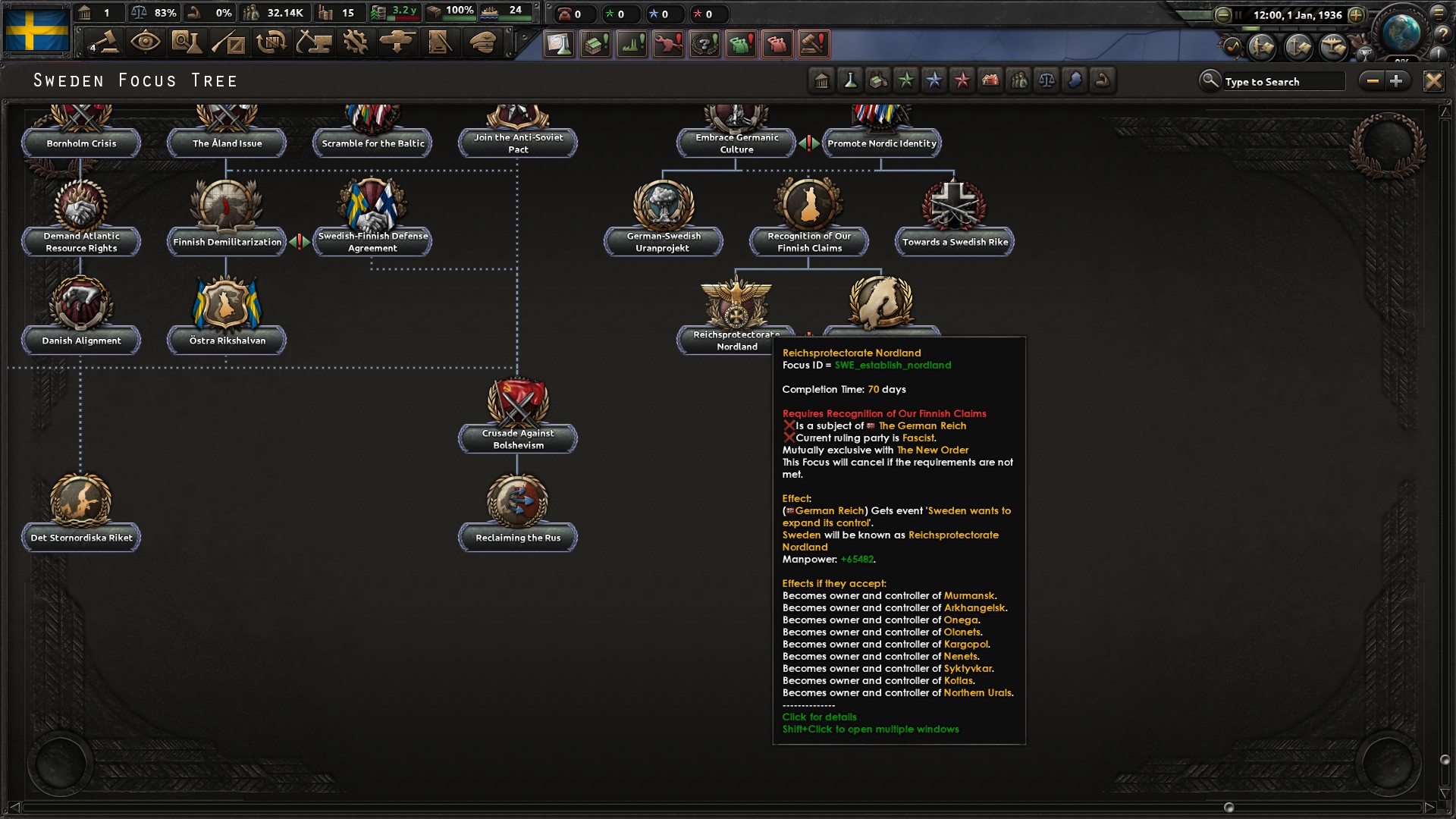Open the Research menu with the flask icon

[187, 43]
